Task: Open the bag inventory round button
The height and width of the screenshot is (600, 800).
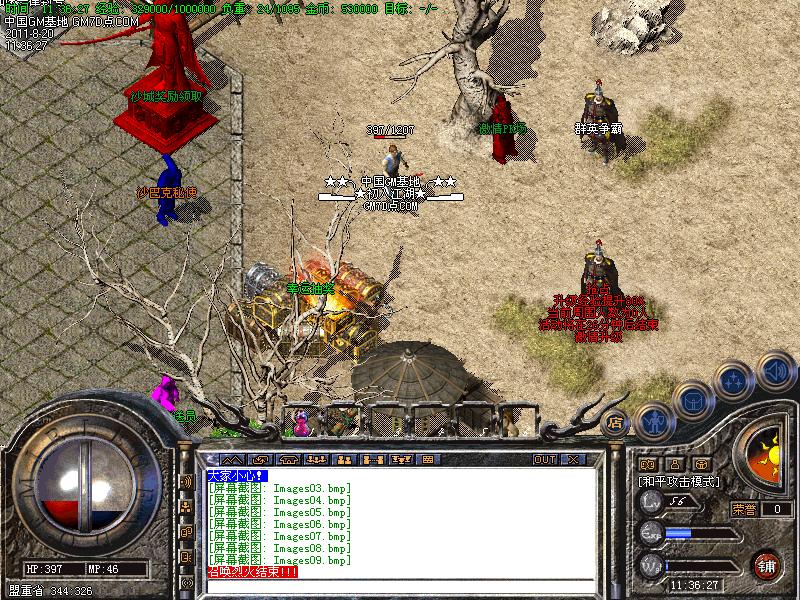Action: pyautogui.click(x=693, y=401)
